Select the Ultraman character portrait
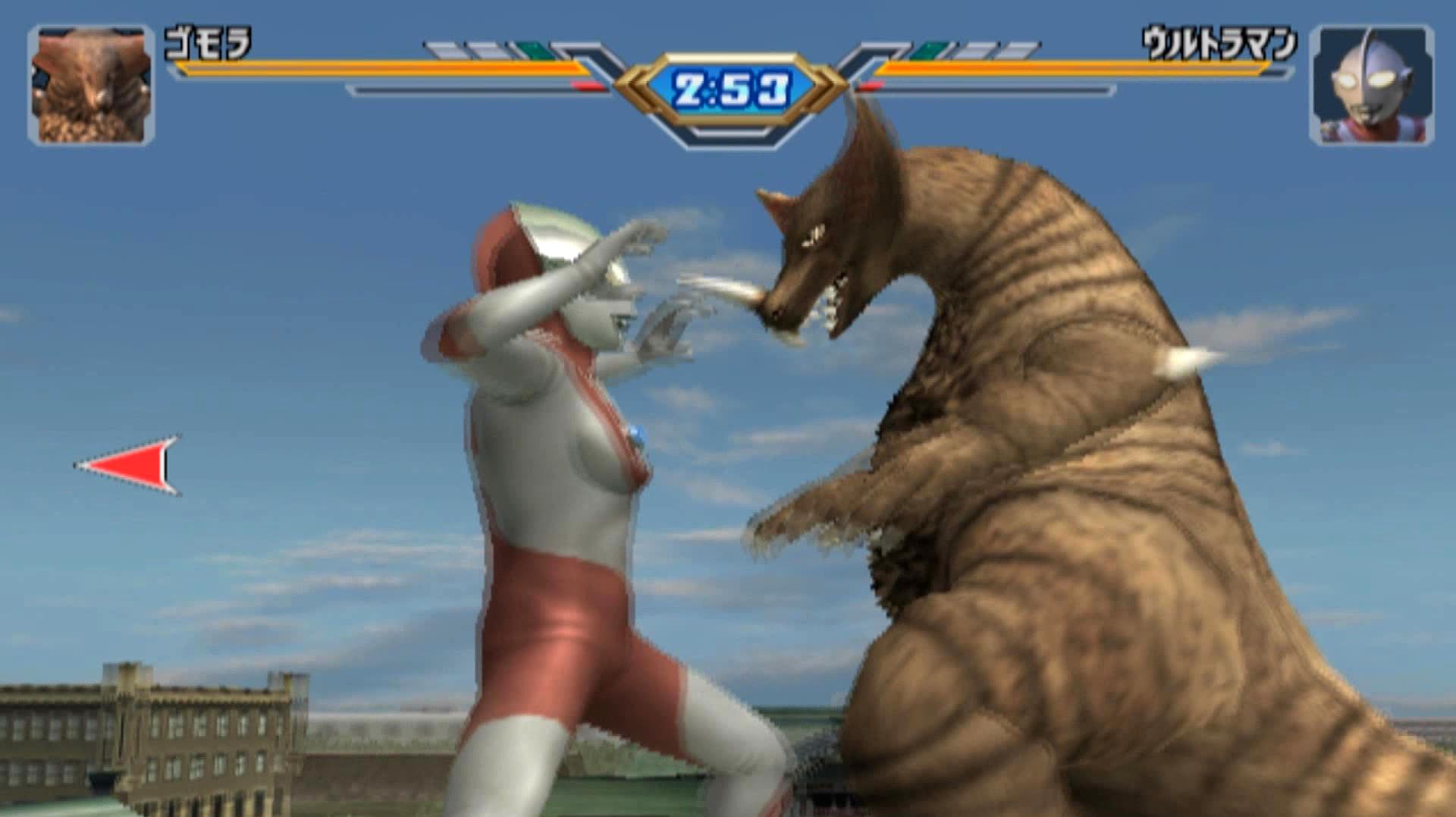The image size is (1456, 817). point(1371,85)
